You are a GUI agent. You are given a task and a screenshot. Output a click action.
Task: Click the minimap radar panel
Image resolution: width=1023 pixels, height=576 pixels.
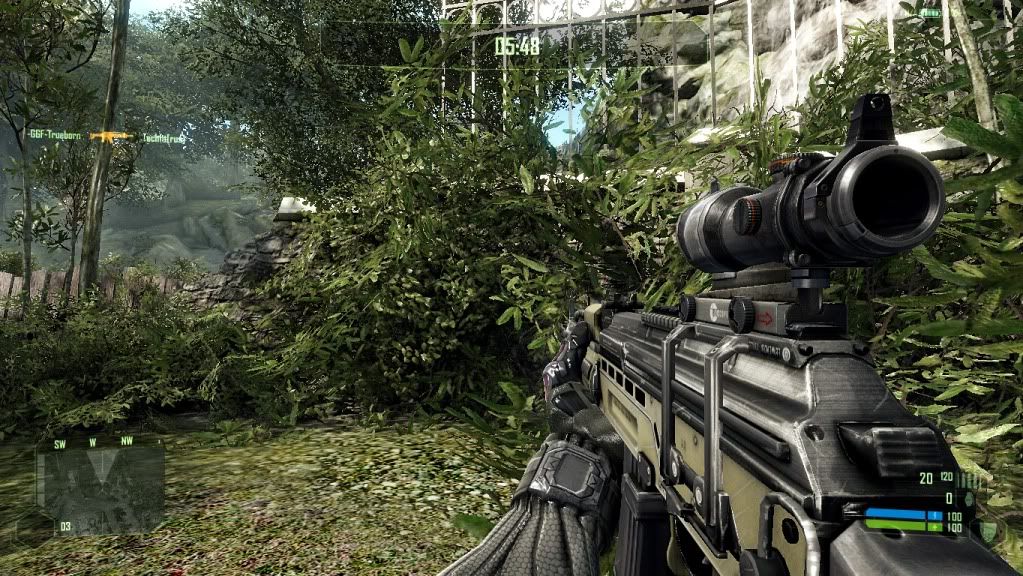pyautogui.click(x=100, y=487)
